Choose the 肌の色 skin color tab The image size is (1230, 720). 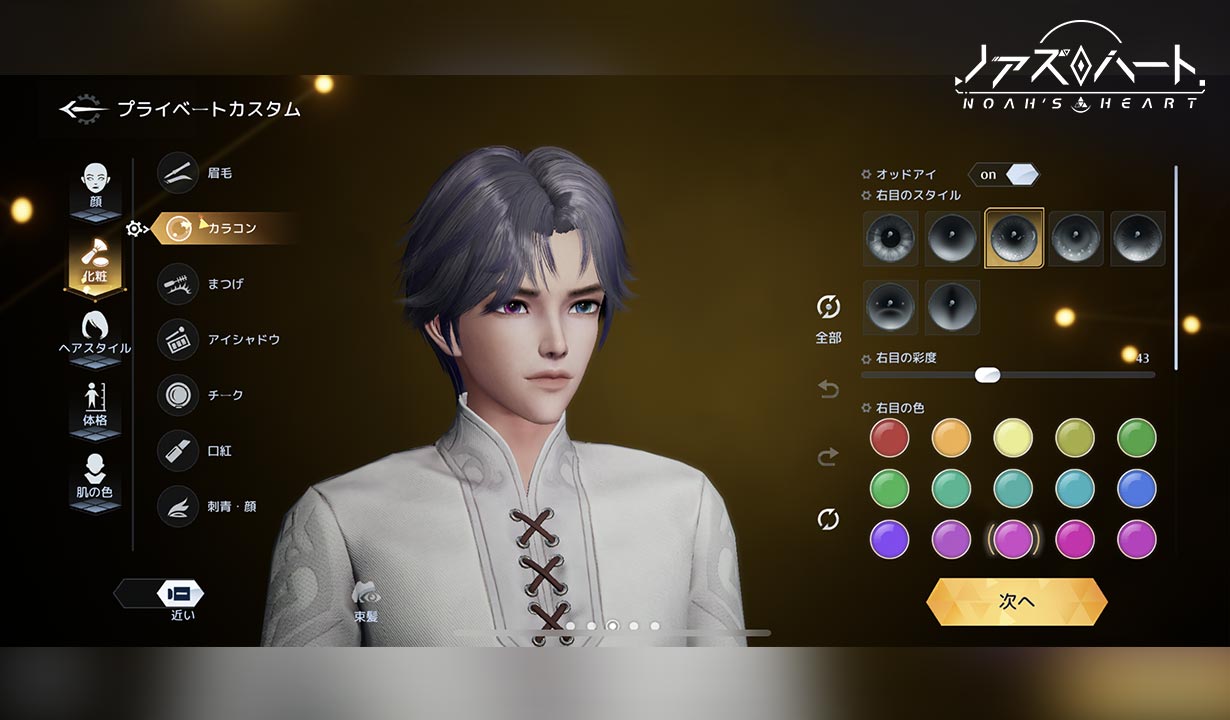click(95, 478)
